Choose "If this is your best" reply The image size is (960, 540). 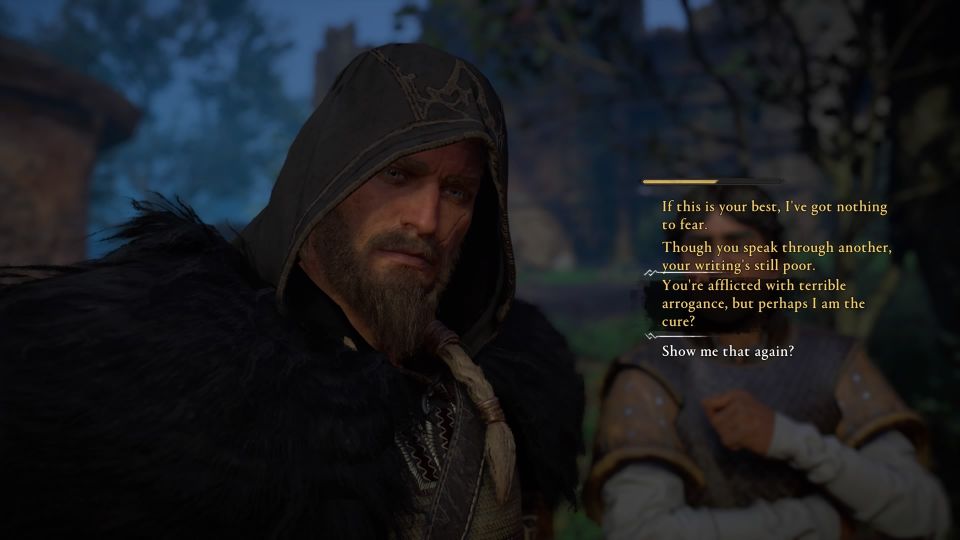click(774, 215)
